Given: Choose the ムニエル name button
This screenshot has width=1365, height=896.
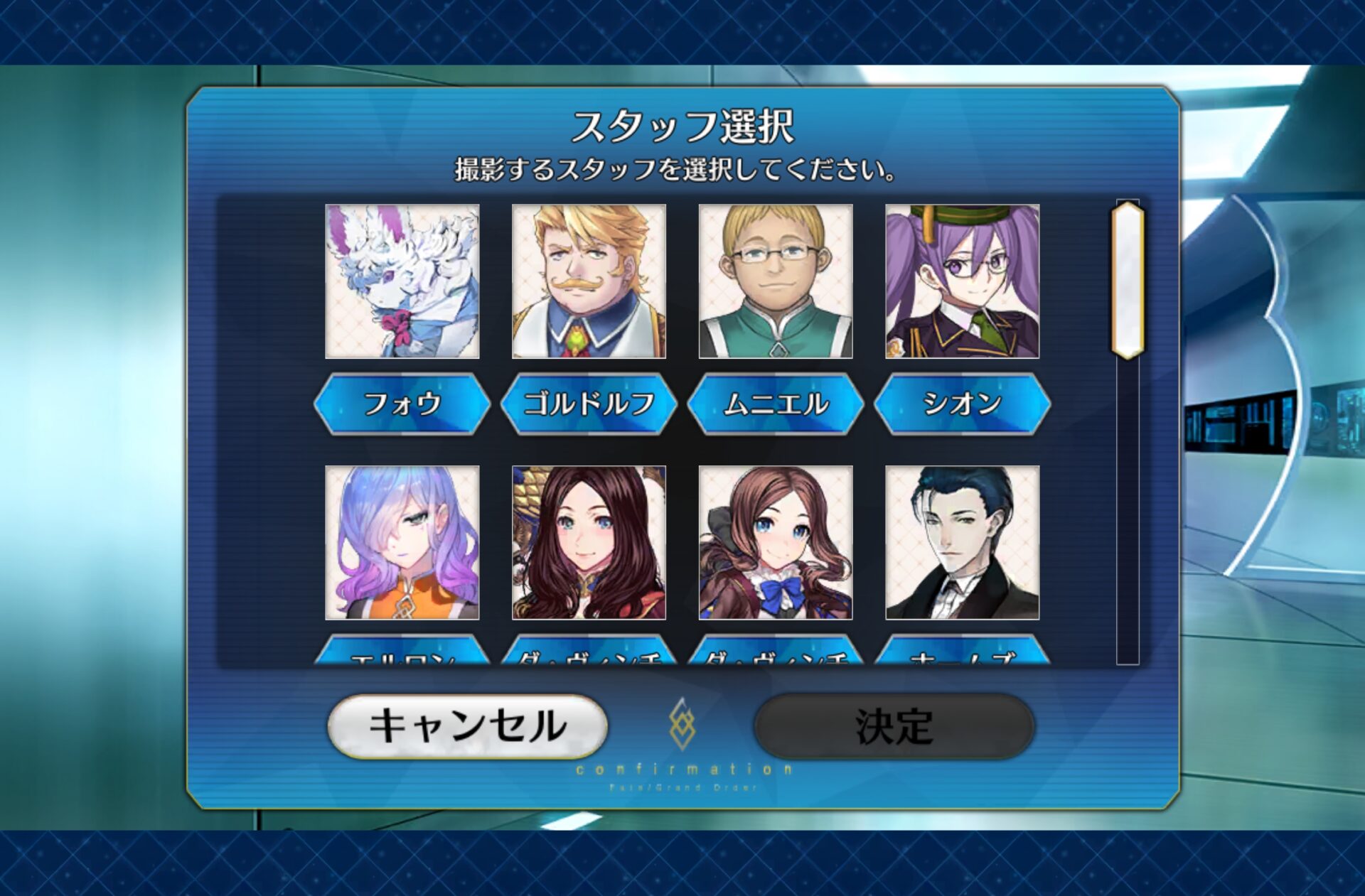Looking at the screenshot, I should (776, 404).
